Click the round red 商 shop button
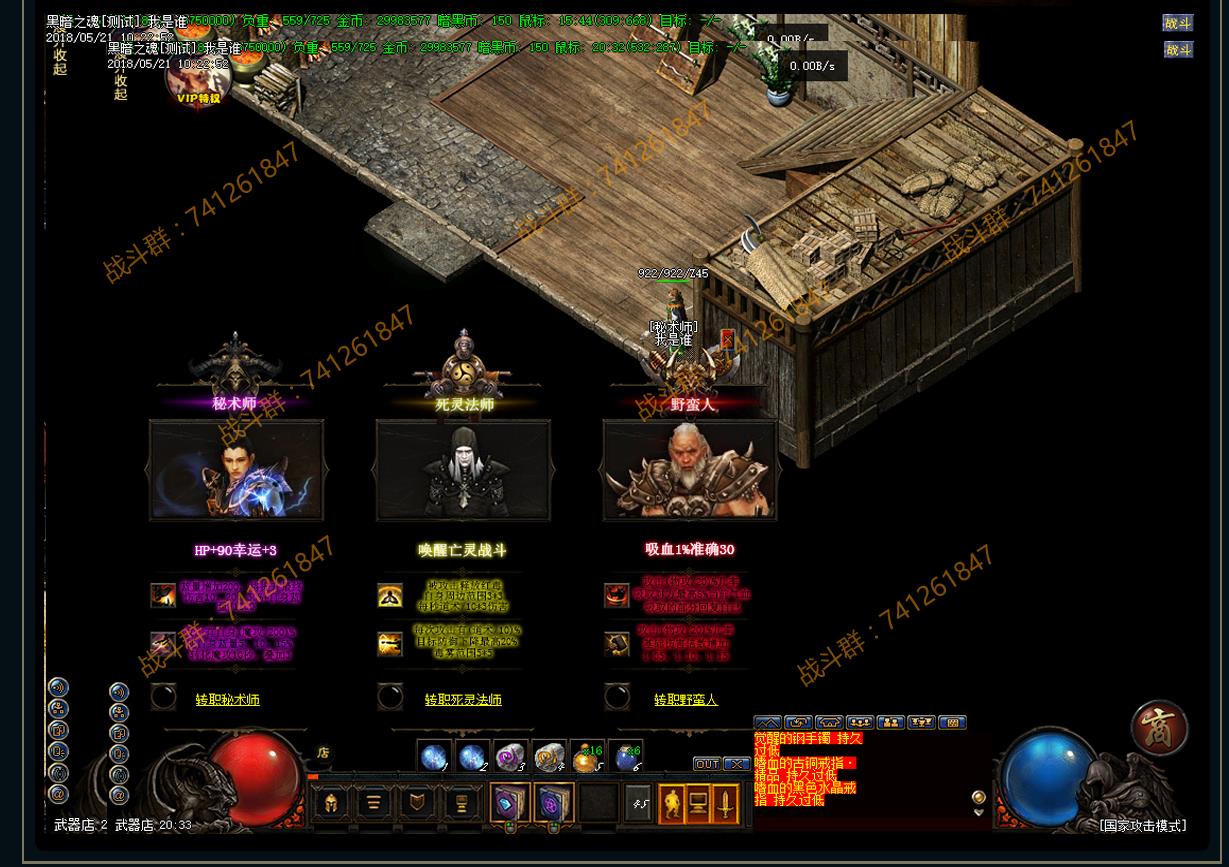Image resolution: width=1229 pixels, height=867 pixels. 1160,727
